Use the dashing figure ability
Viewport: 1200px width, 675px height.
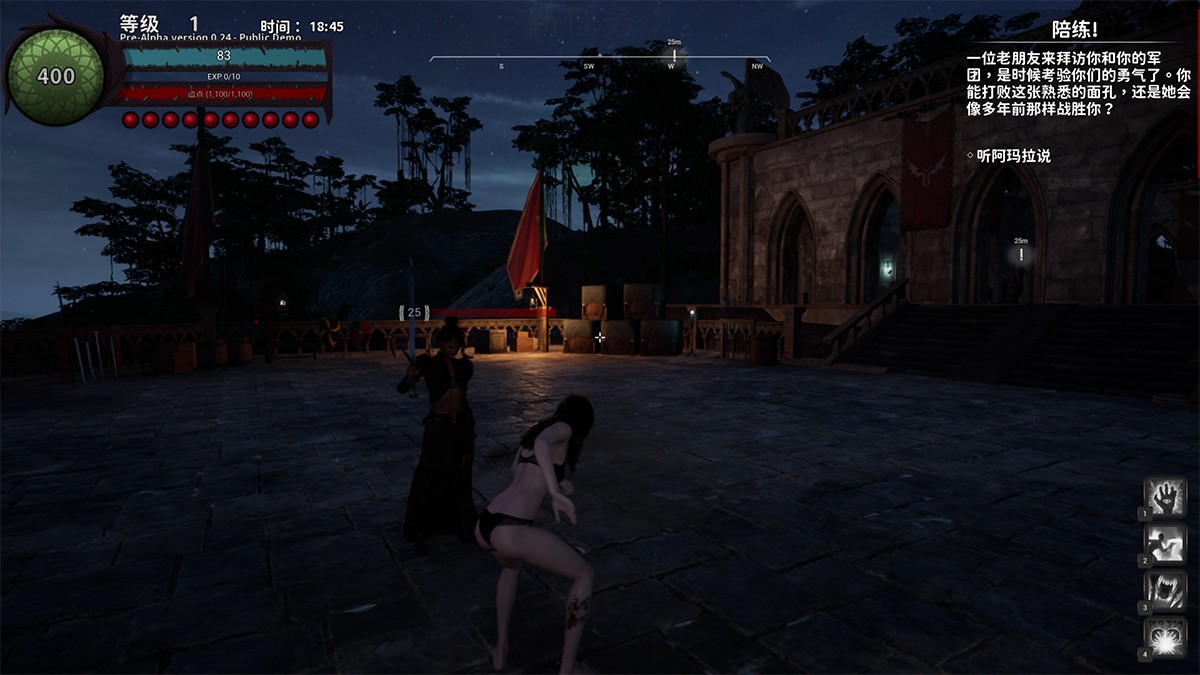pos(1165,543)
